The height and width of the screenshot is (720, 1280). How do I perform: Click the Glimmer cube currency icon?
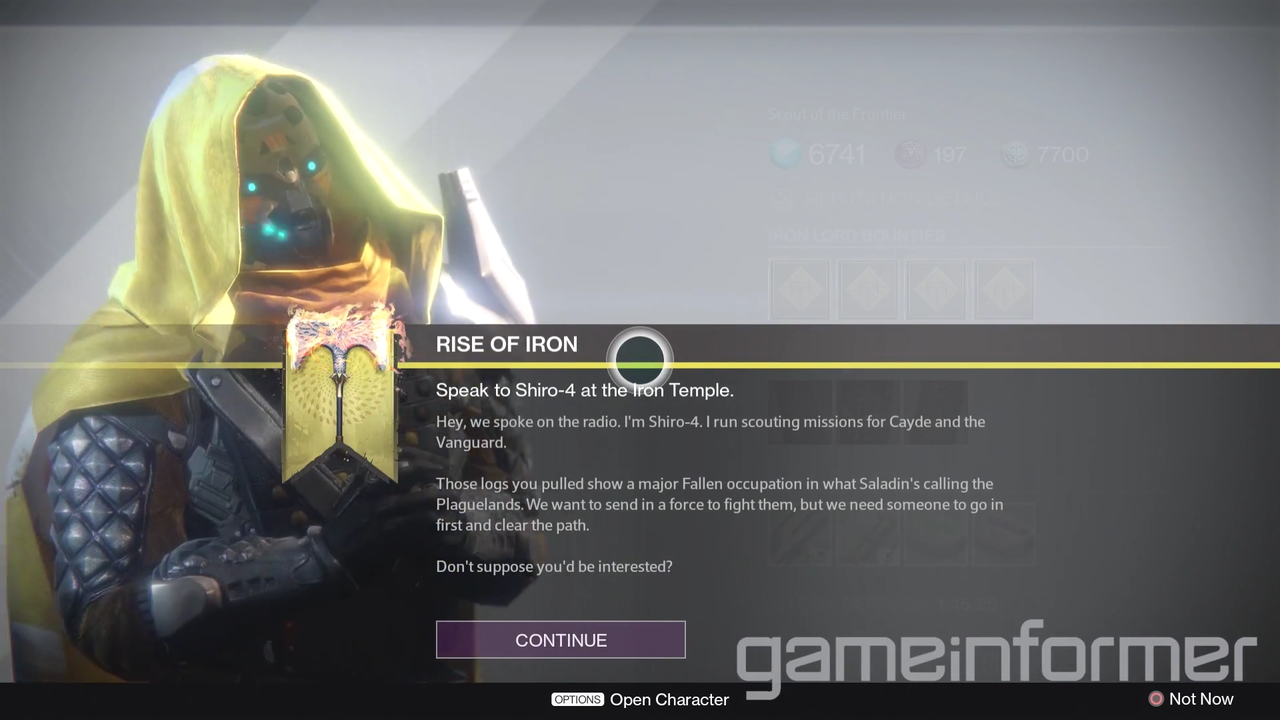tap(785, 153)
